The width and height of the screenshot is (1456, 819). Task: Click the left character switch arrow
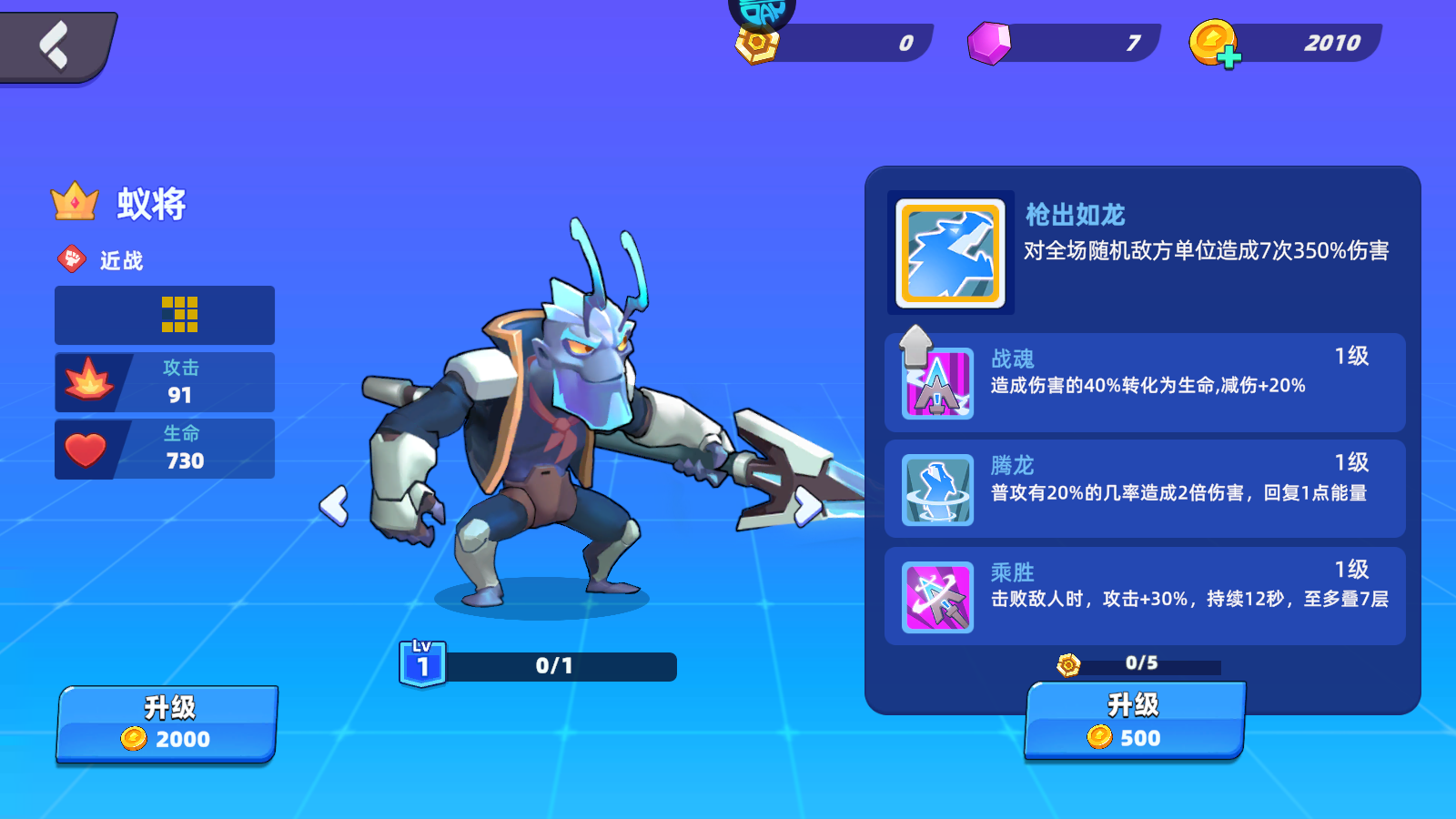[x=338, y=505]
